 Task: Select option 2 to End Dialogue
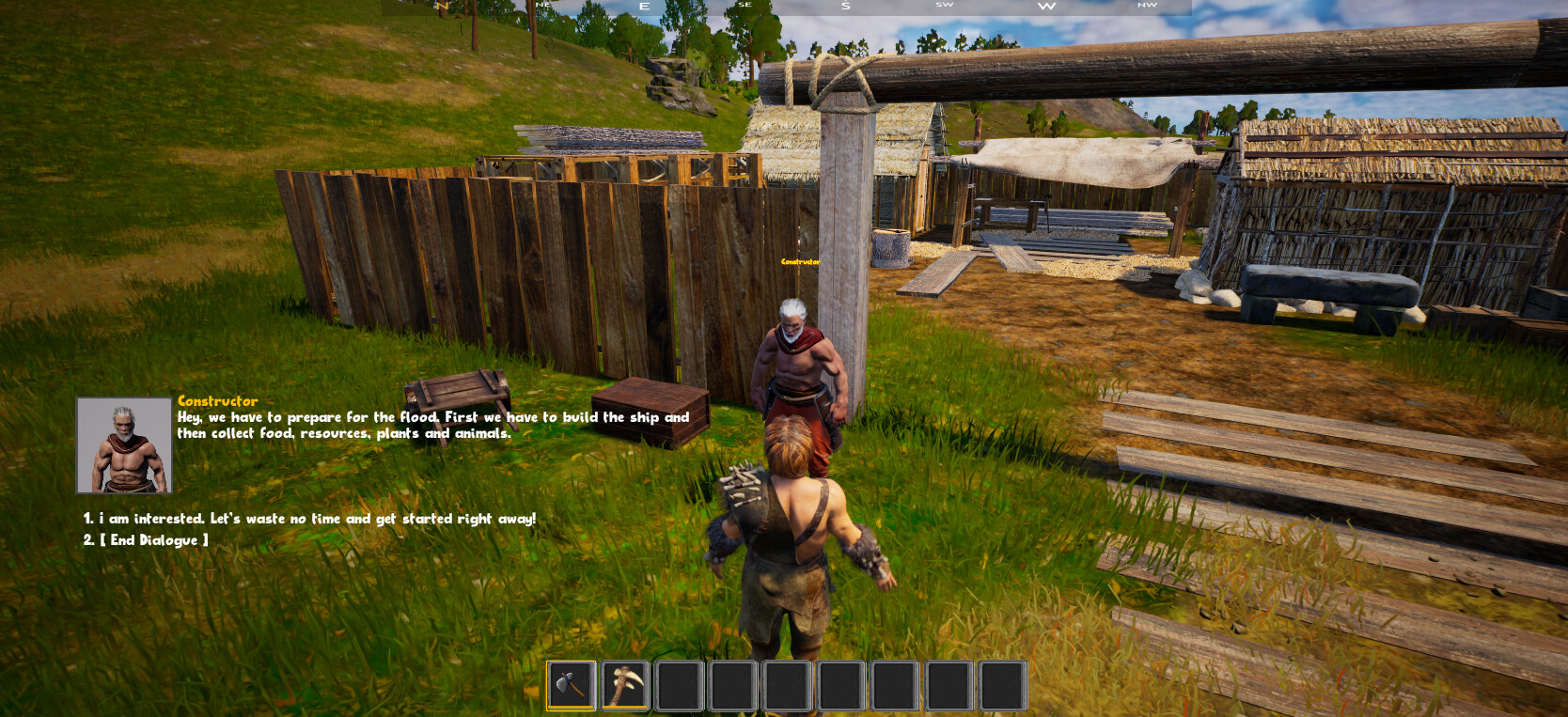(x=144, y=539)
